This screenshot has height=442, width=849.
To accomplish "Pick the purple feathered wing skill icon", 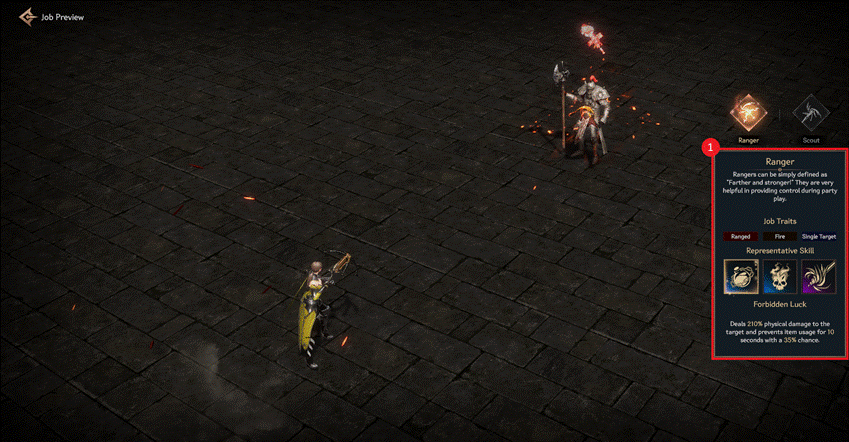I will 818,275.
